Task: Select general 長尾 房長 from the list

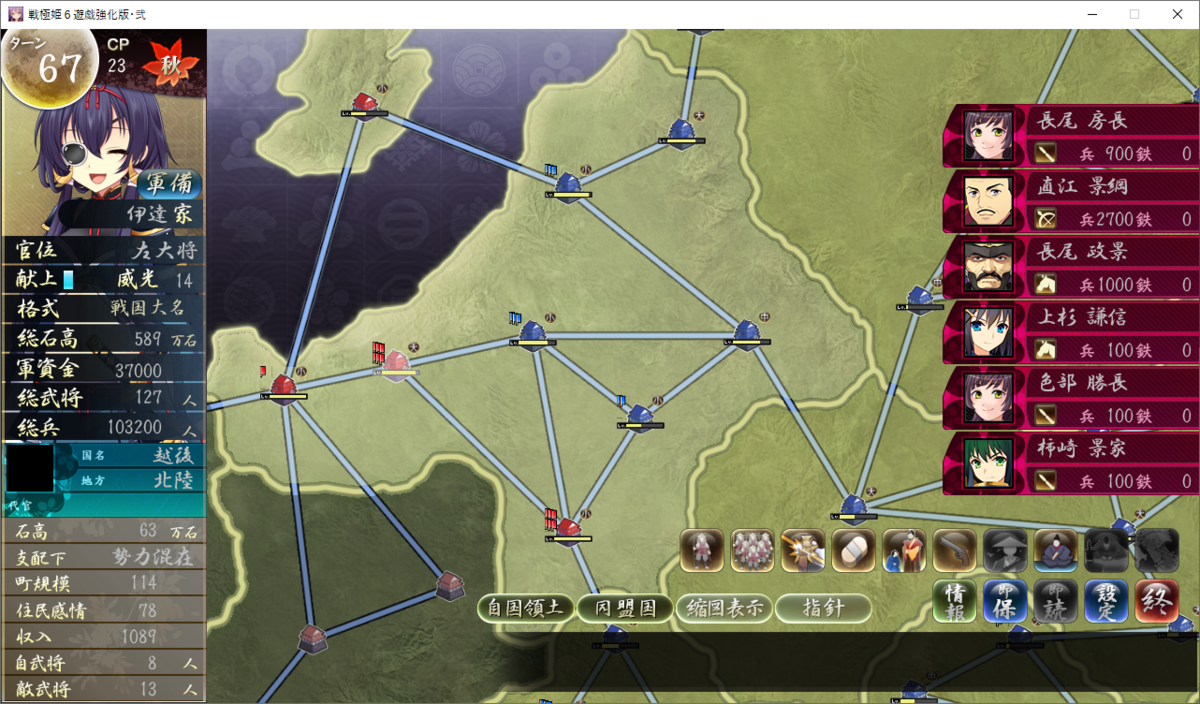Action: (x=1071, y=136)
